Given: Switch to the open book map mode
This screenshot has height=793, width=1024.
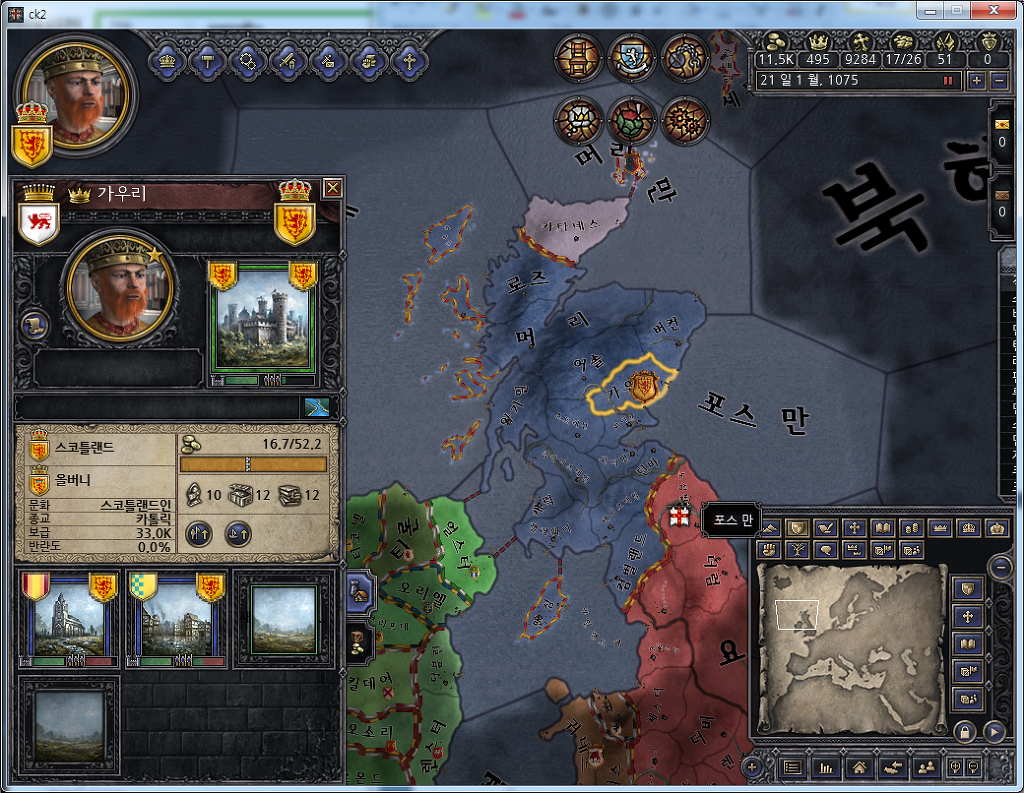Looking at the screenshot, I should [x=883, y=527].
